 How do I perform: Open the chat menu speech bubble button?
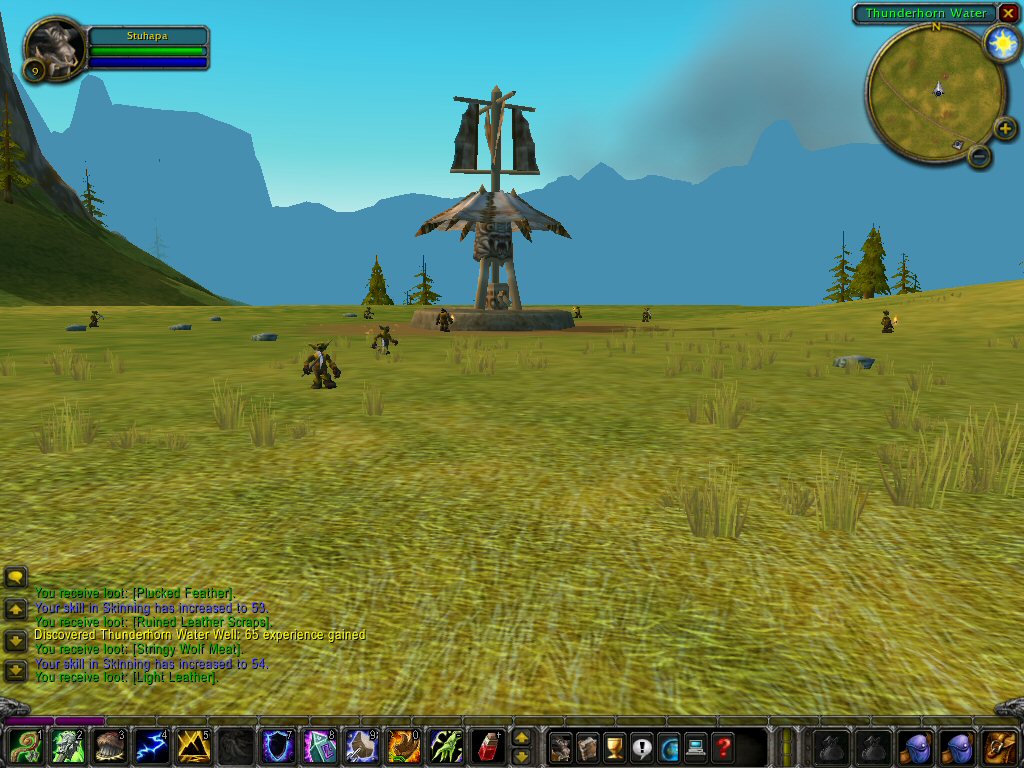[x=15, y=577]
